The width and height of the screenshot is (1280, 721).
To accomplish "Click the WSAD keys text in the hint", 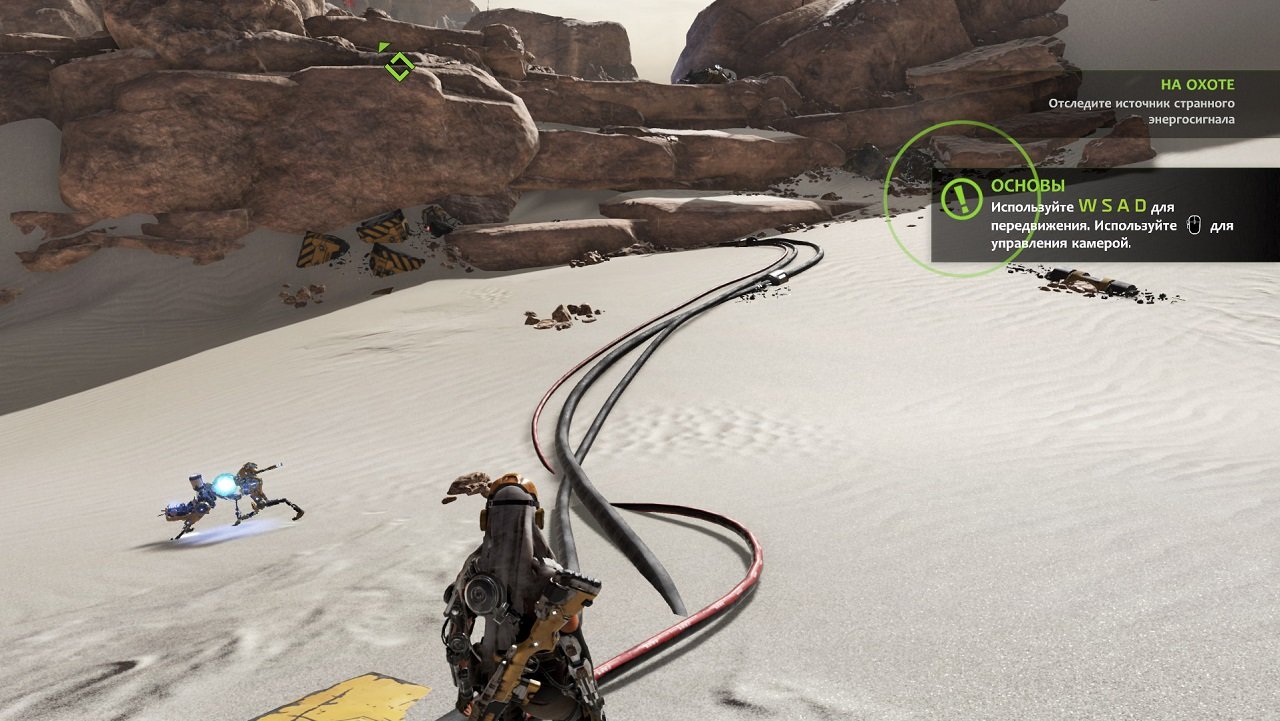I will [1114, 205].
